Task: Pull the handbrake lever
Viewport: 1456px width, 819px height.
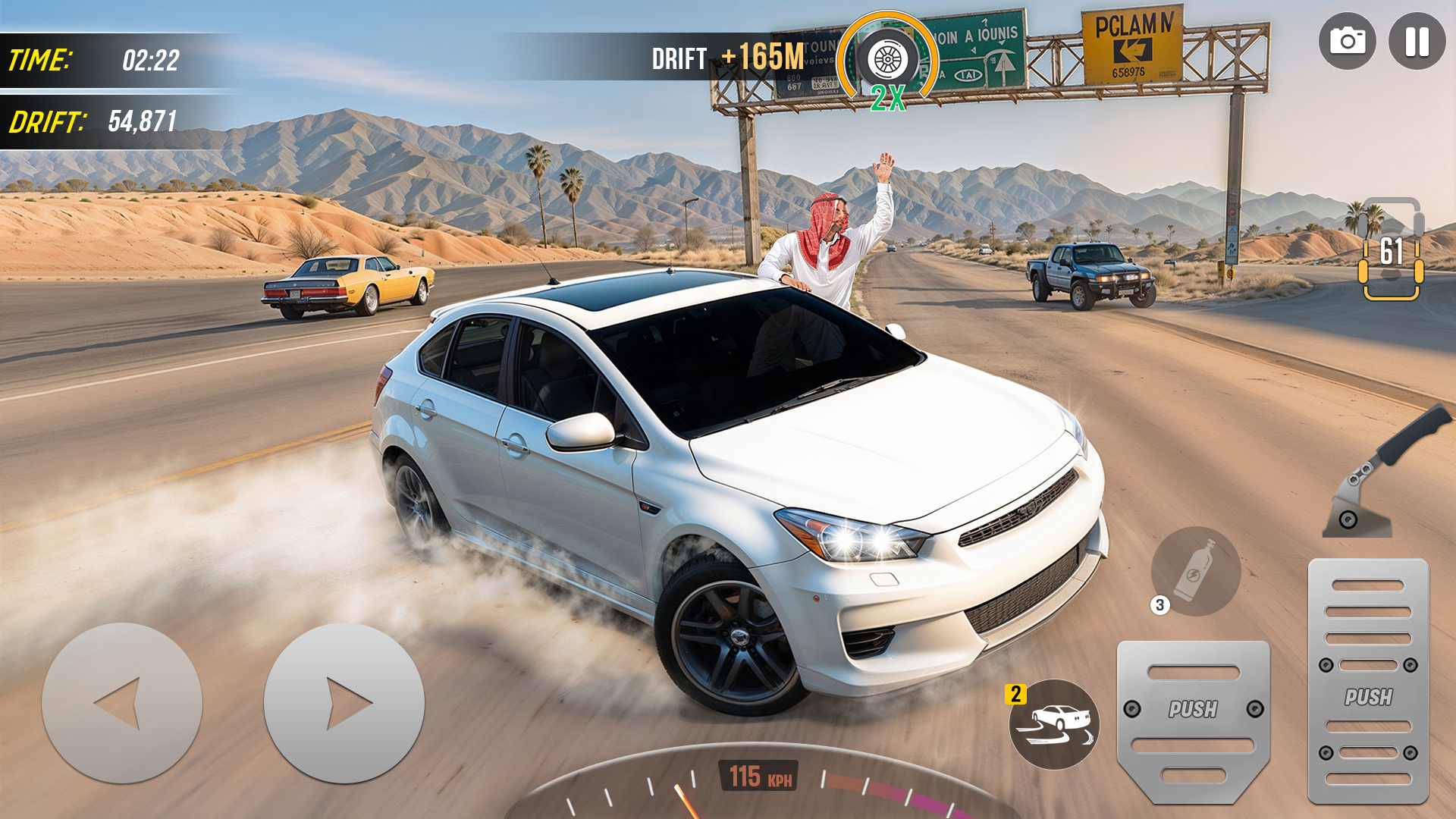Action: click(1382, 474)
